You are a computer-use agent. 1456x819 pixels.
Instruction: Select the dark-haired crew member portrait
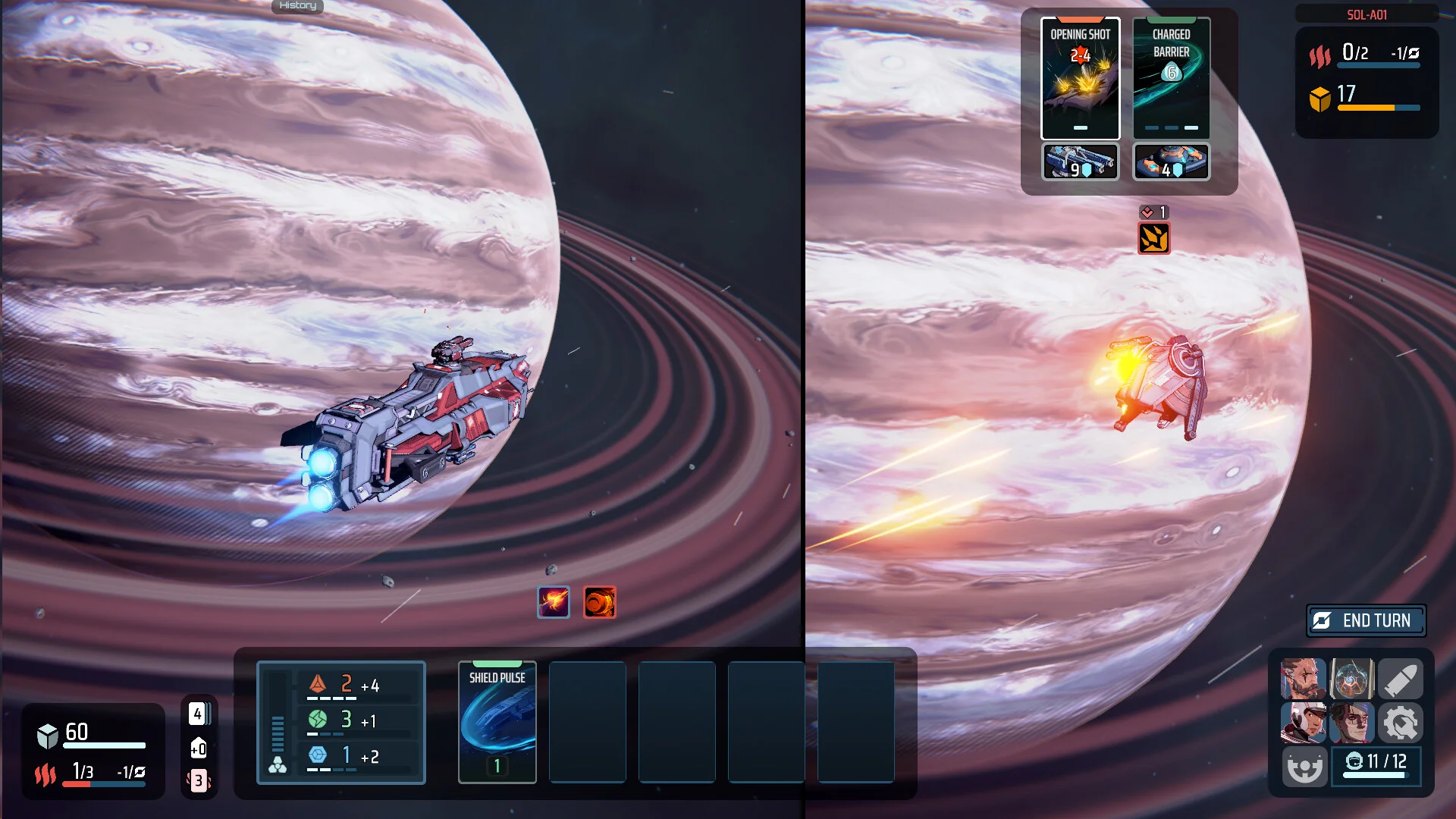[1351, 722]
